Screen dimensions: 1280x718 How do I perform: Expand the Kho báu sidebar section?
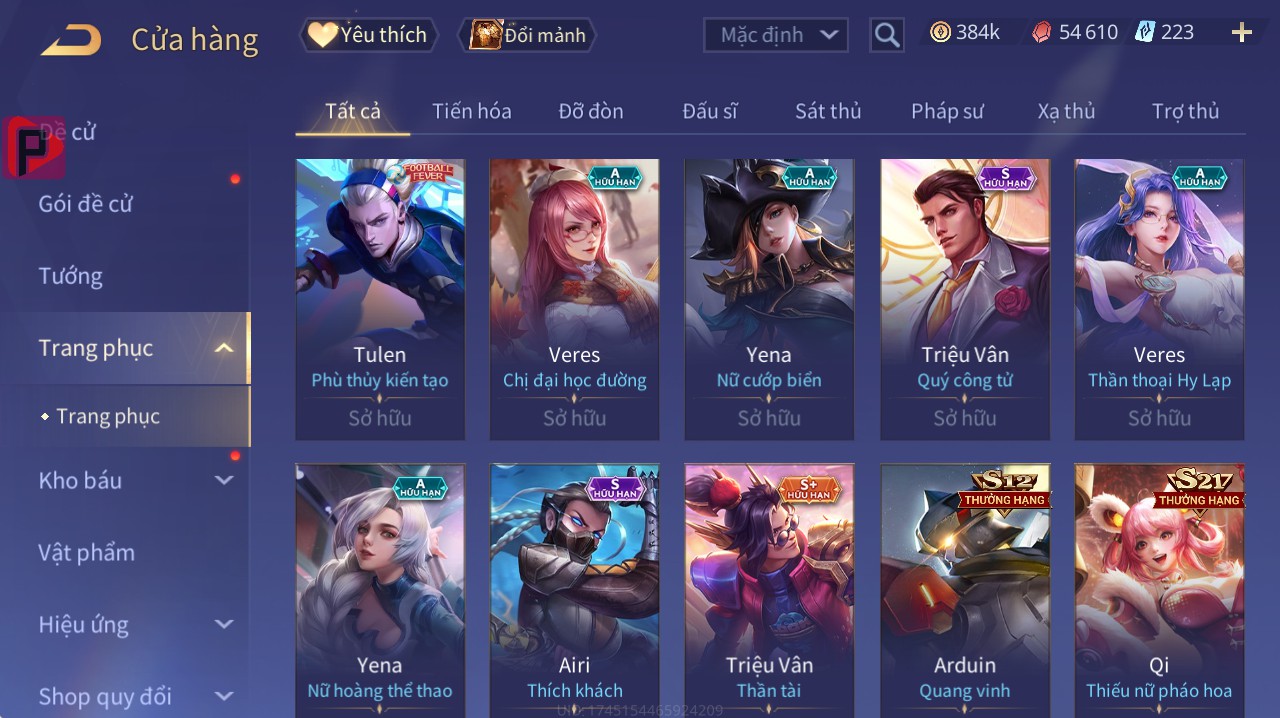point(135,480)
